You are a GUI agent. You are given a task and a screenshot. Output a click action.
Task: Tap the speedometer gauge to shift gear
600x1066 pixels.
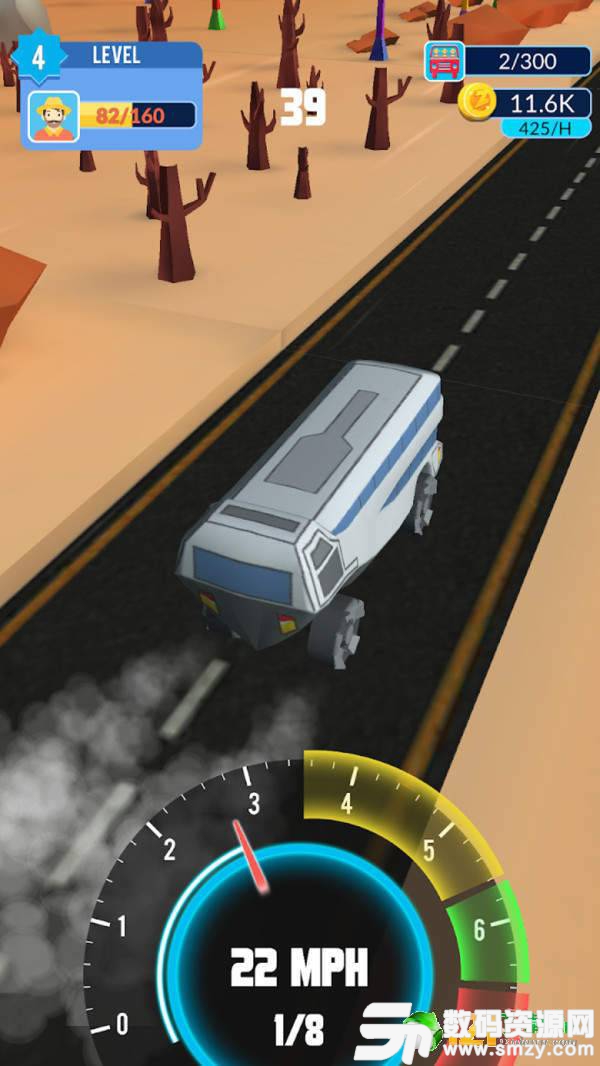(x=298, y=930)
